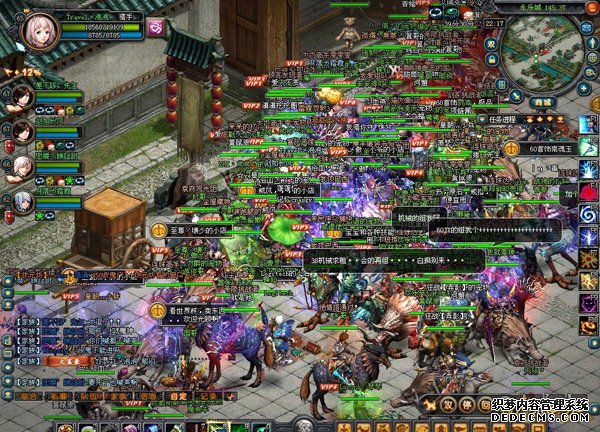
Task: Switch to the 家族 clan chat tab
Action: pyautogui.click(x=121, y=396)
